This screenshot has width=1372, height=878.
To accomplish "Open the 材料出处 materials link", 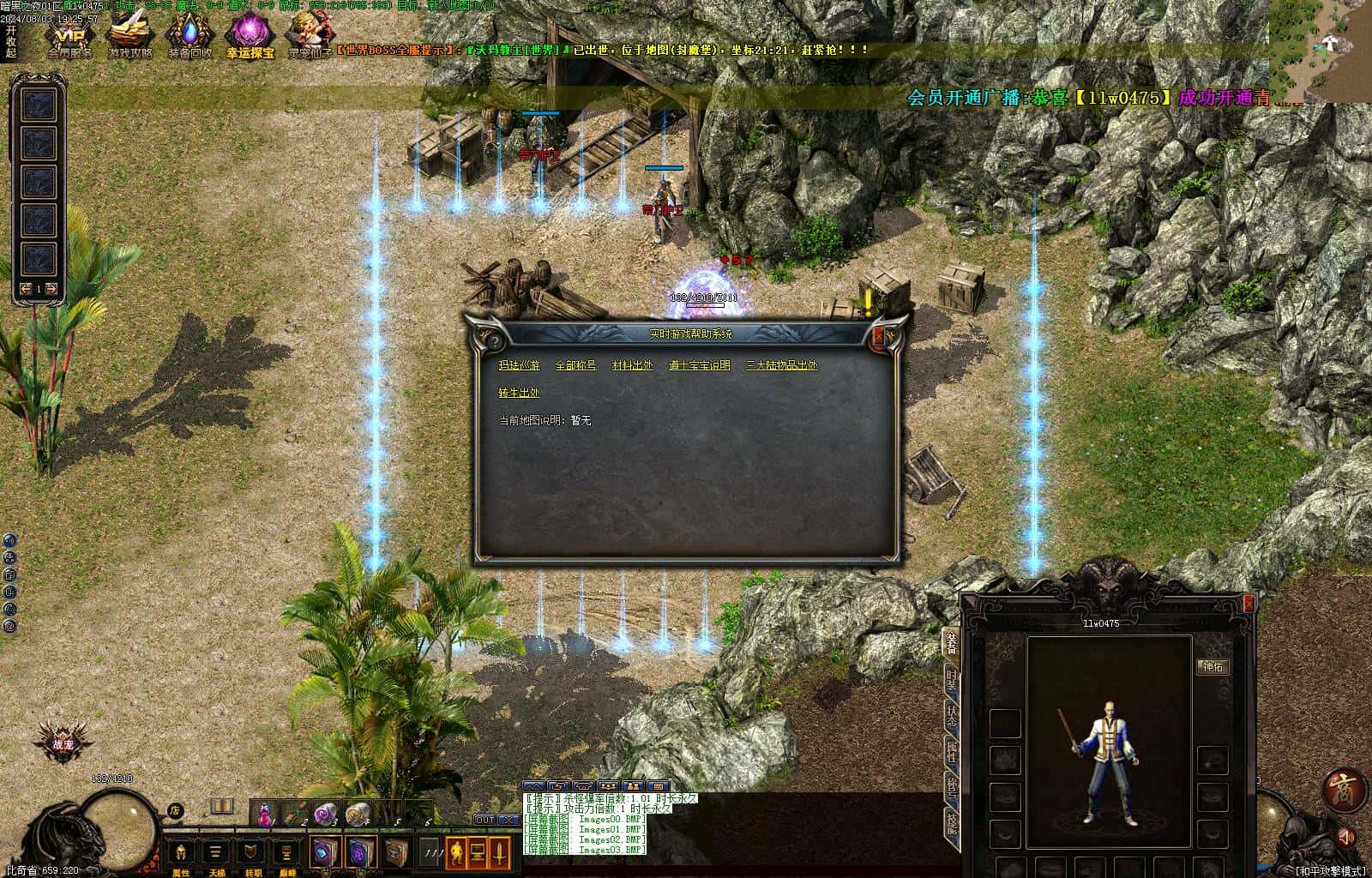I will tap(632, 365).
